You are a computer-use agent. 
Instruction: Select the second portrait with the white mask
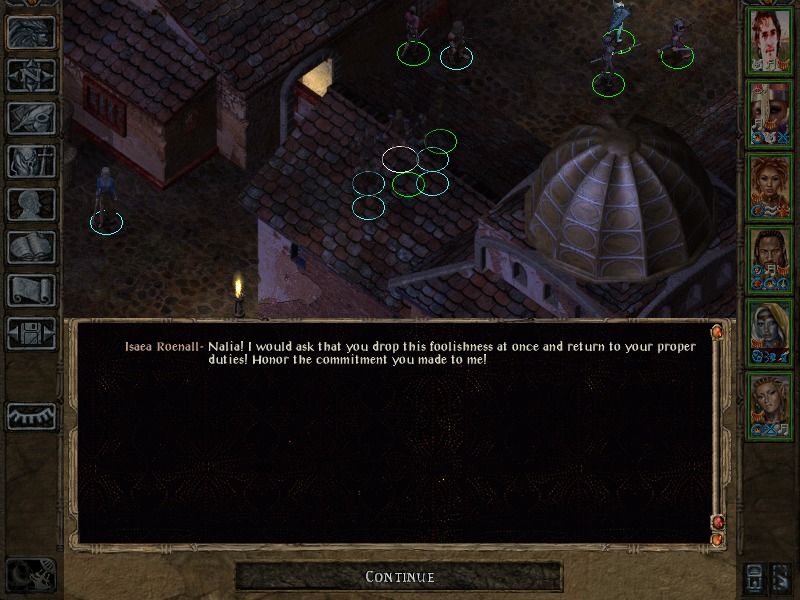[770, 114]
